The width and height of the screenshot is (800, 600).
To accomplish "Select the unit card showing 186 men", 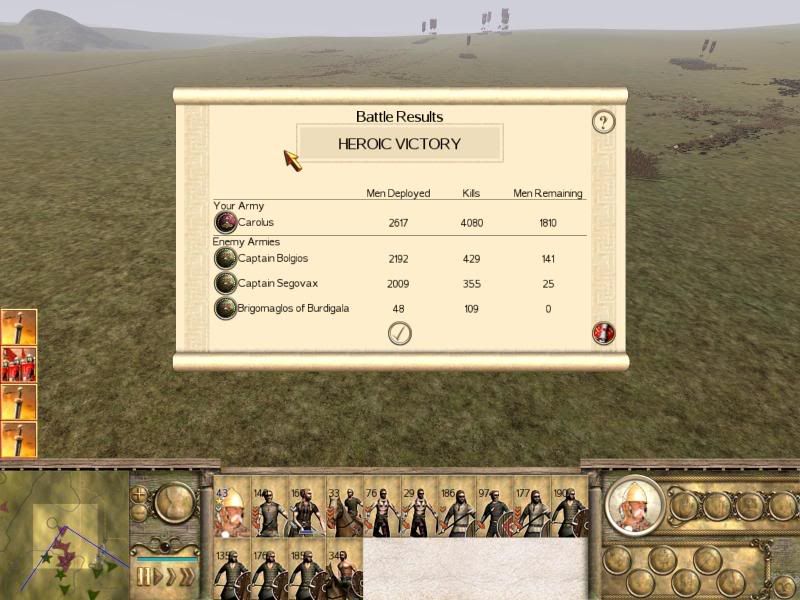I will (x=456, y=511).
